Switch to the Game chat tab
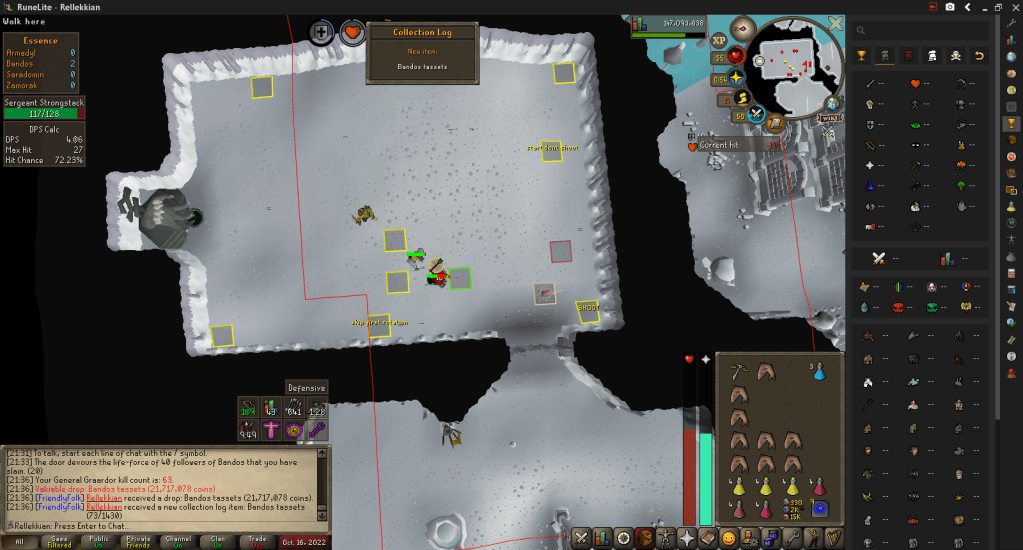Viewport: 1023px width, 550px height. click(x=57, y=540)
